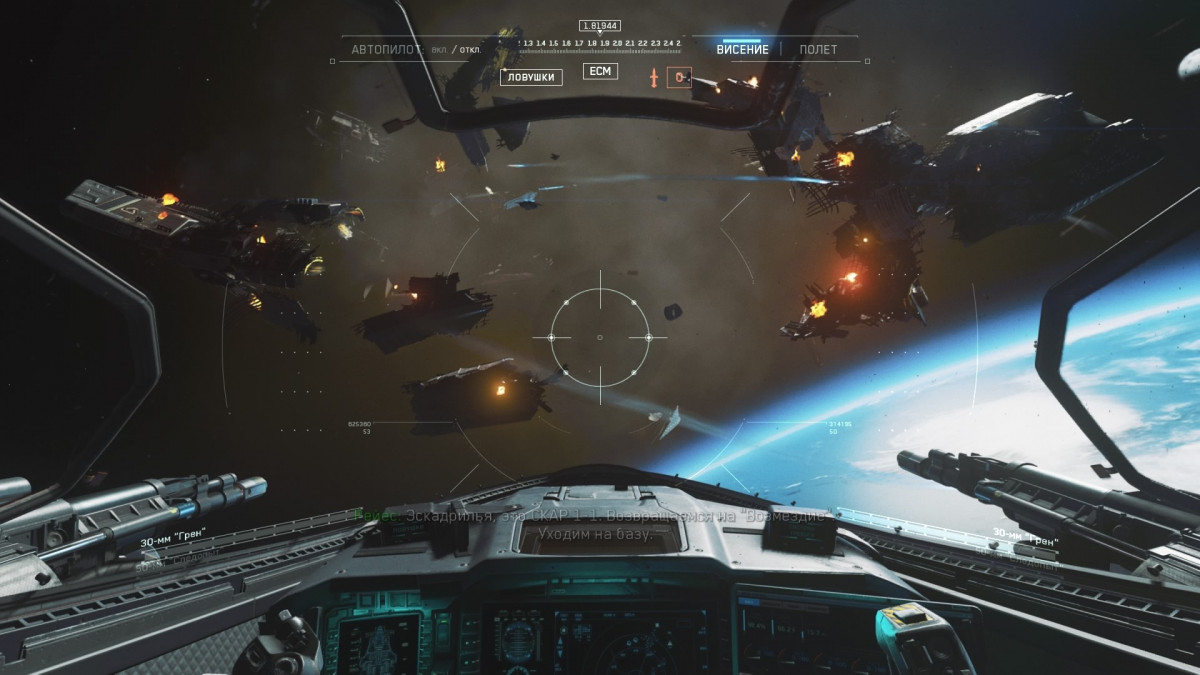This screenshot has width=1200, height=675.
Task: Activate the ECM box
Action: coord(600,71)
